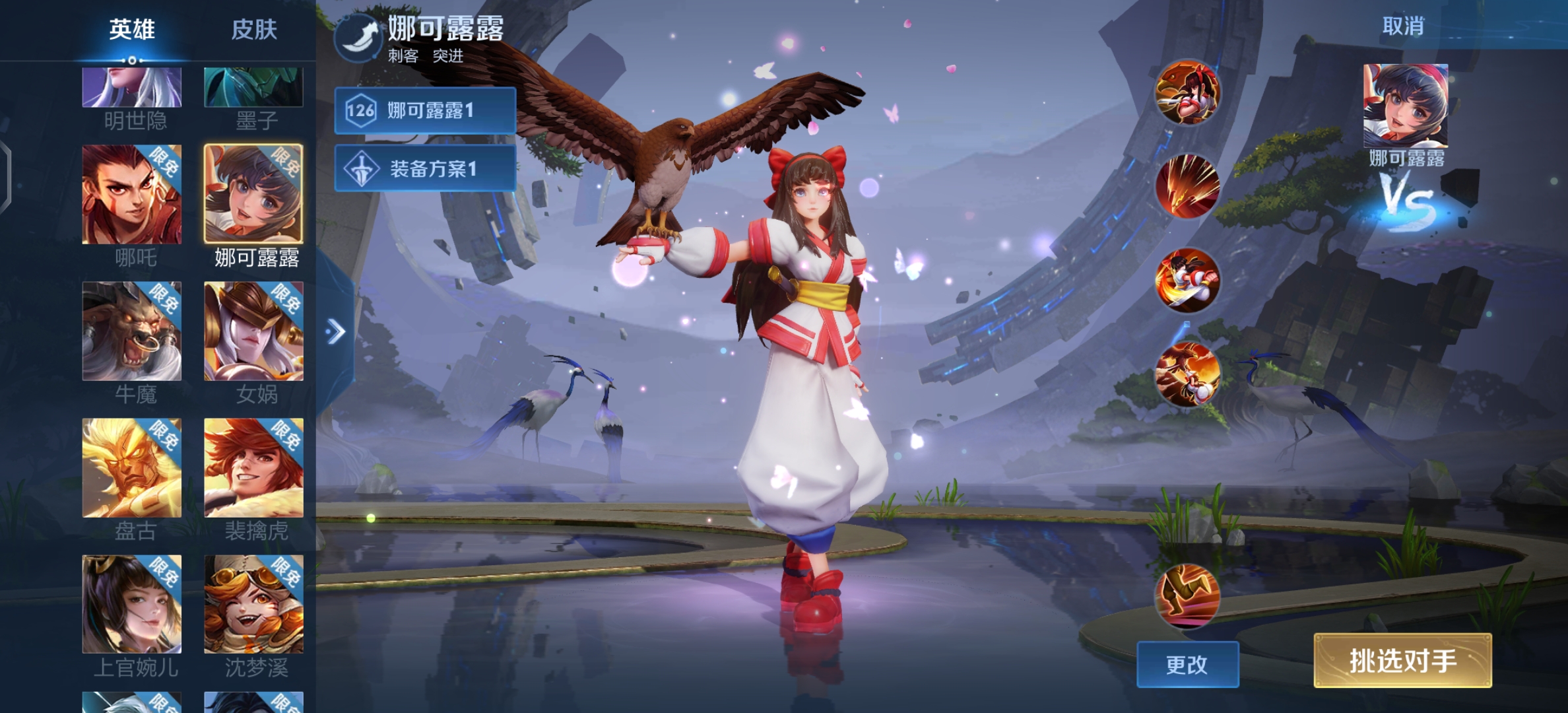Select 上官婉儿 hero portrait
1568x713 pixels.
(132, 604)
